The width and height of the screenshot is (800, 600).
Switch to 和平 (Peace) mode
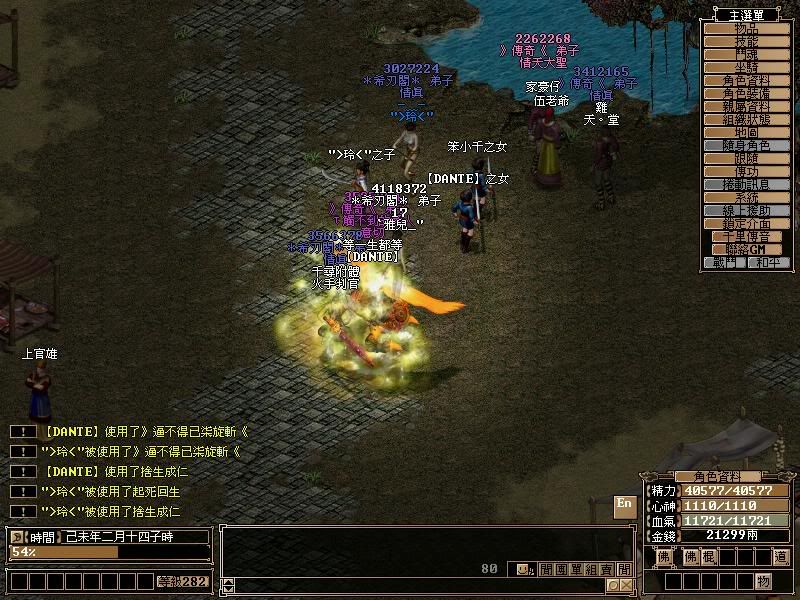click(767, 262)
